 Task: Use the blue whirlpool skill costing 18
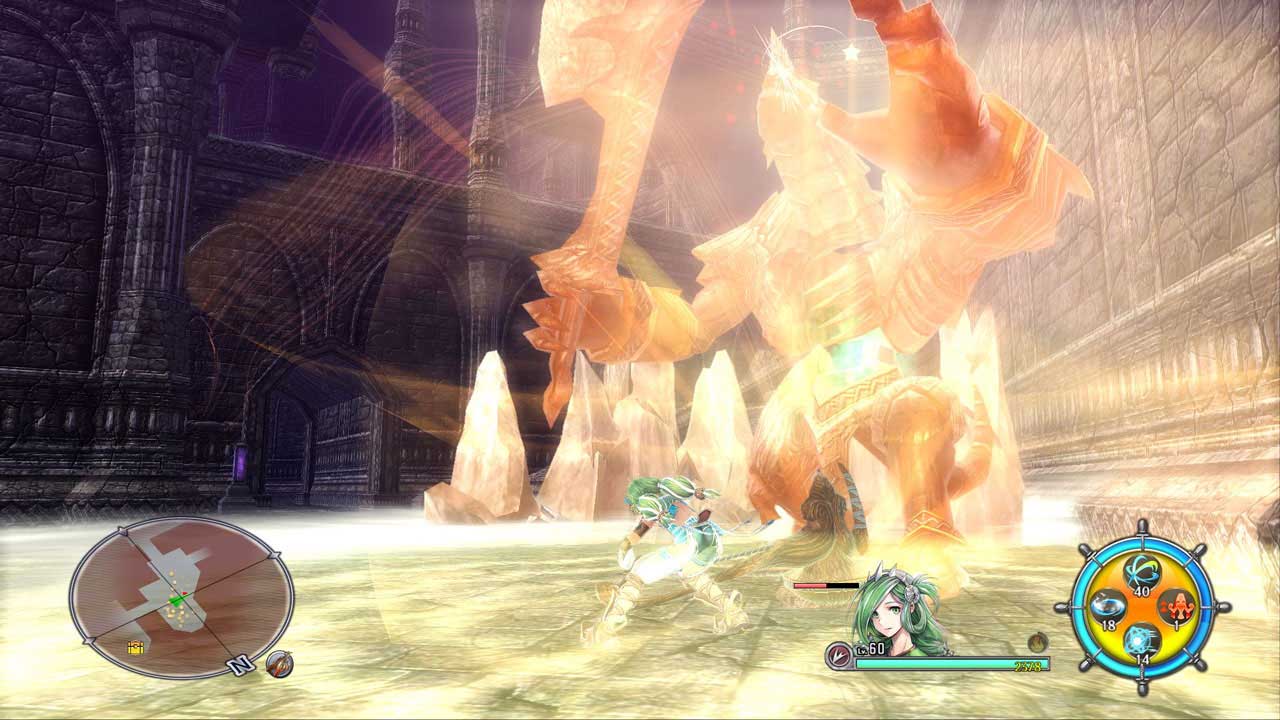(x=1106, y=607)
